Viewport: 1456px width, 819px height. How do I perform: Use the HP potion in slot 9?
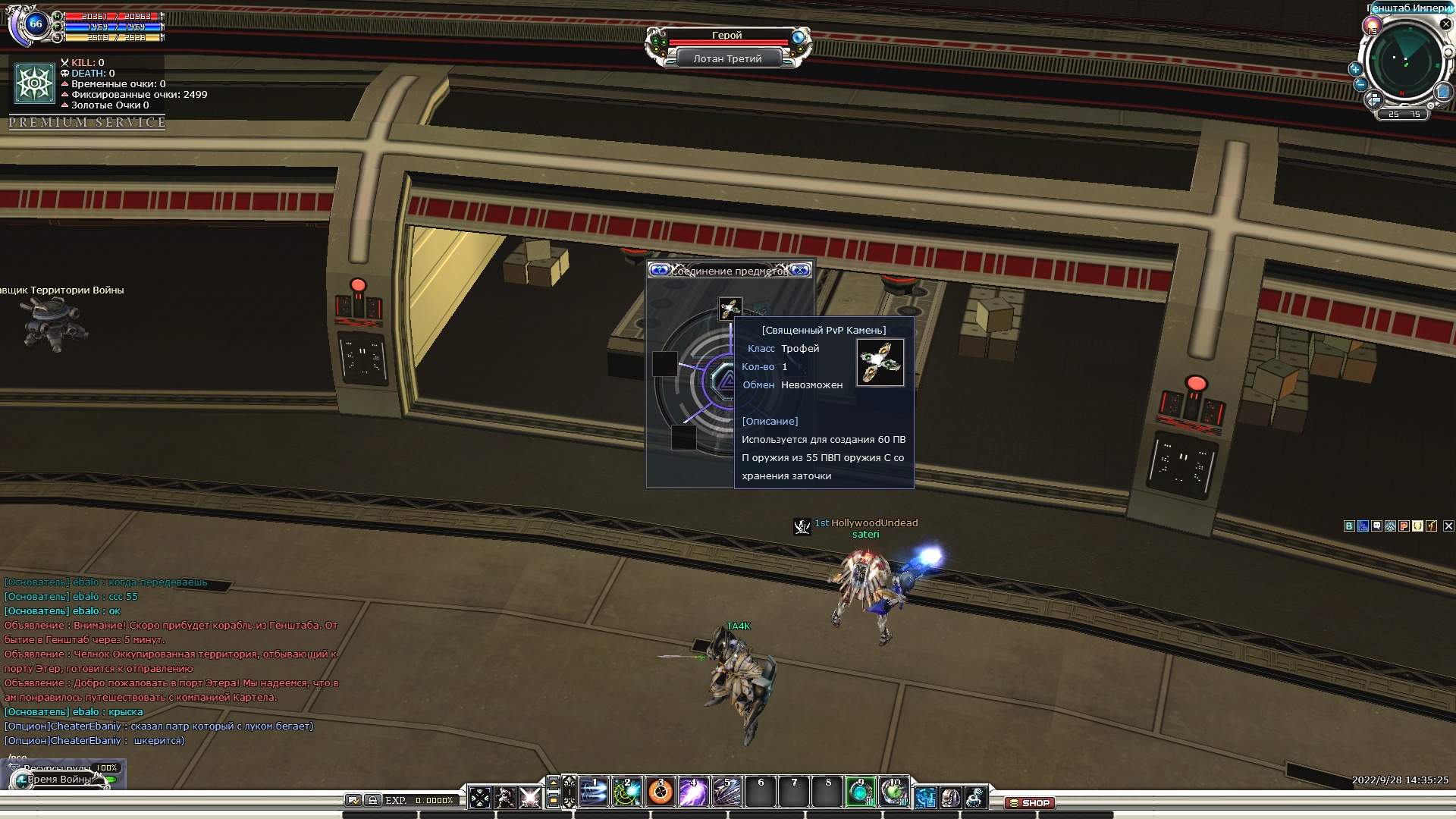(x=861, y=792)
